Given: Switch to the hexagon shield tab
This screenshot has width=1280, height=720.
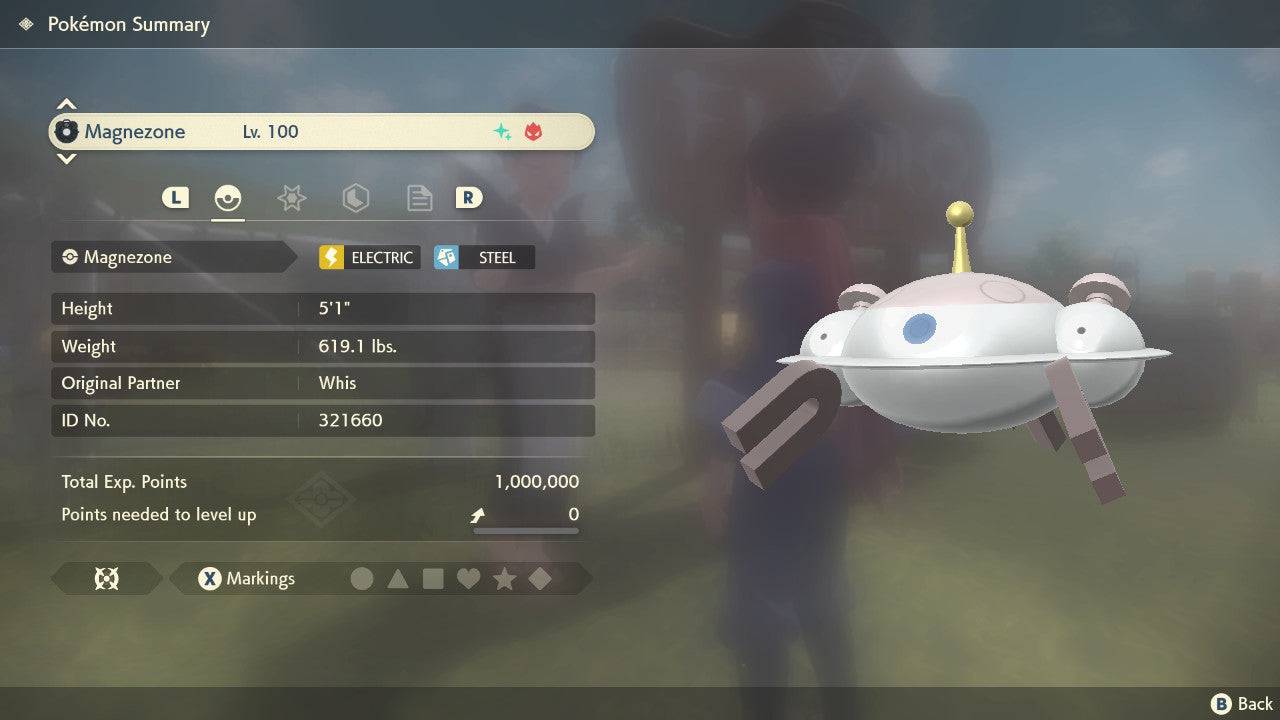Looking at the screenshot, I should [355, 198].
